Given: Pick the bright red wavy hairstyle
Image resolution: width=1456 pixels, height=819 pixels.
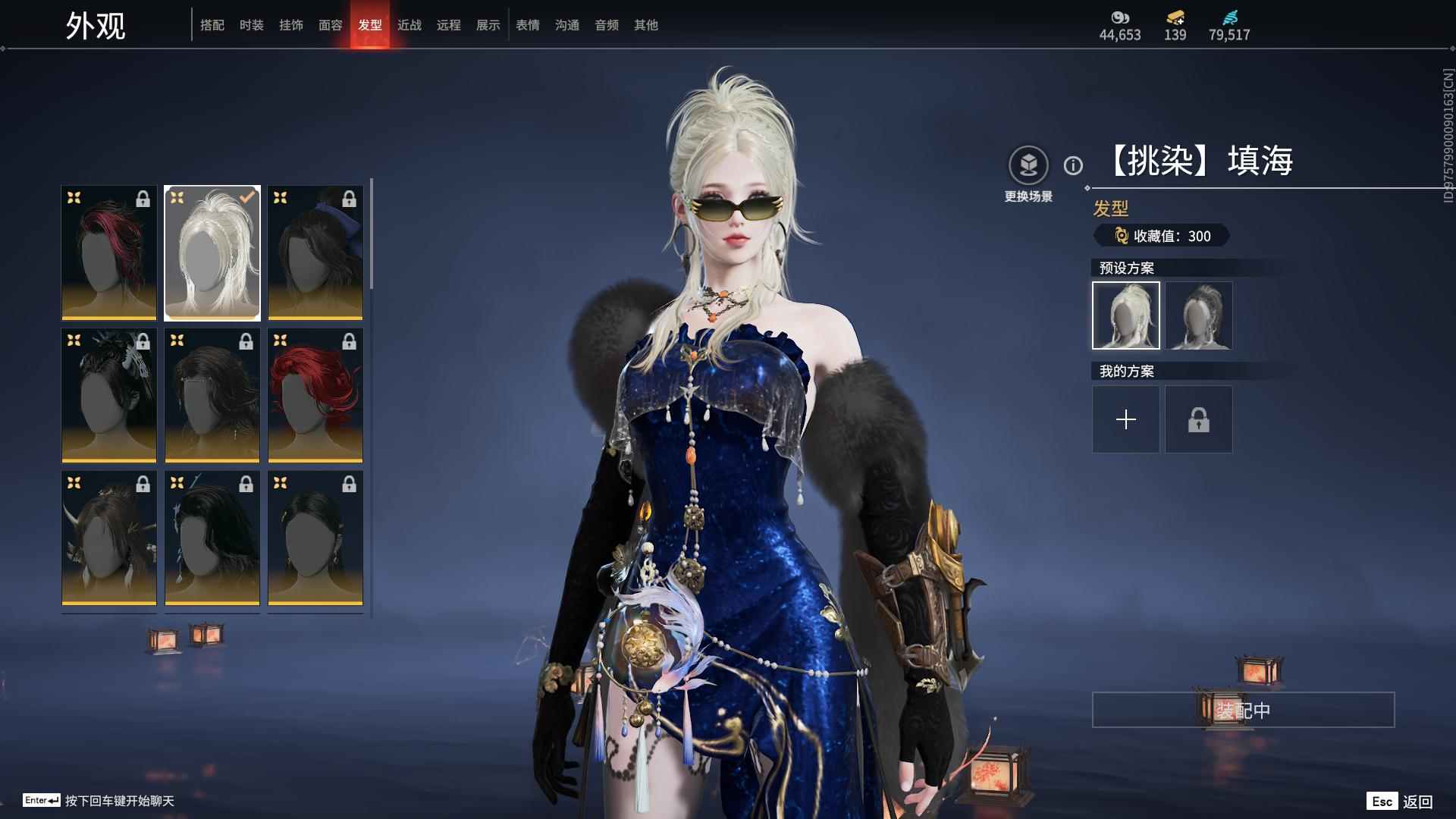Looking at the screenshot, I should [x=315, y=396].
